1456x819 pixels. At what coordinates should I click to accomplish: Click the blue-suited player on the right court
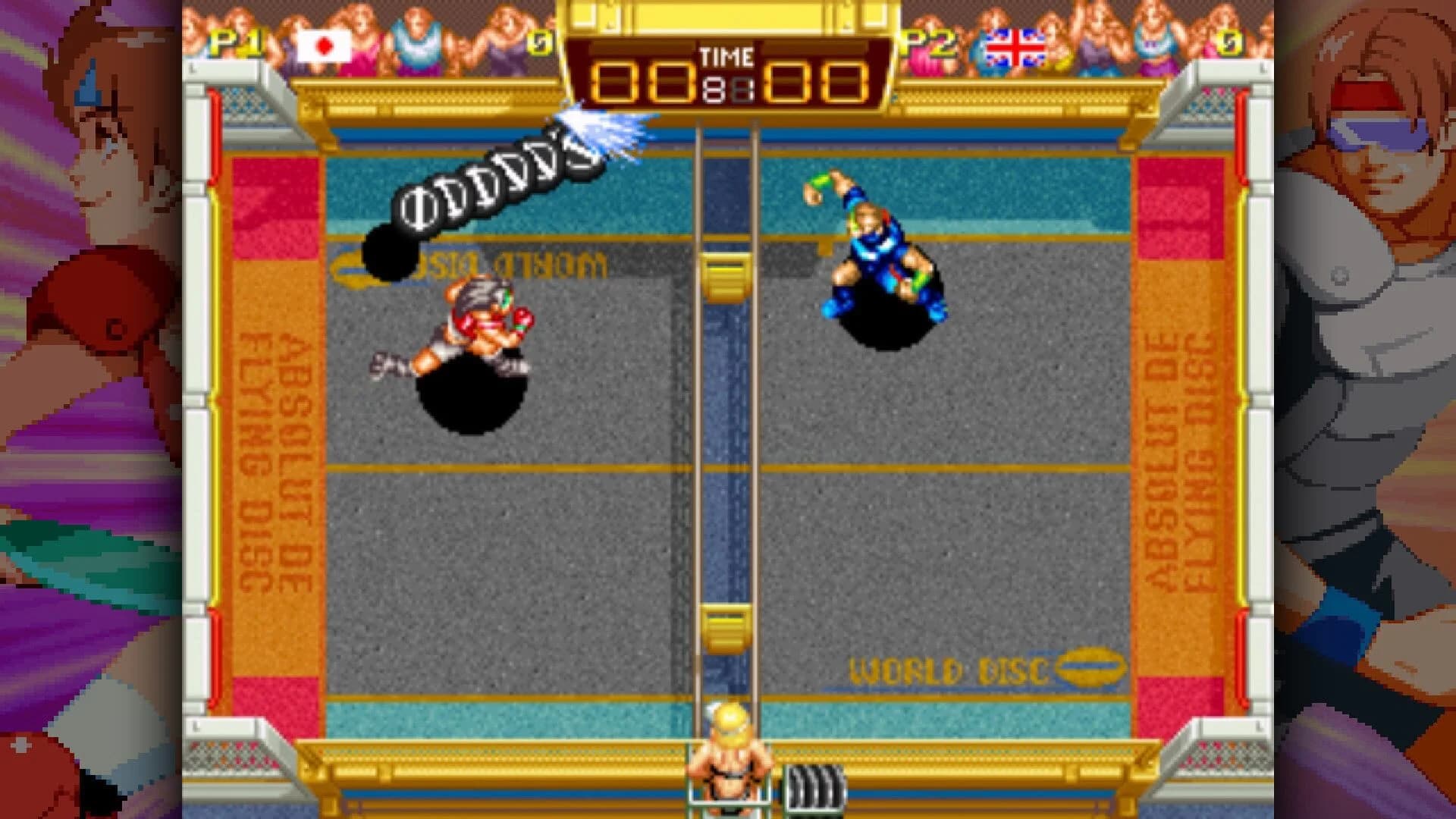(880, 250)
